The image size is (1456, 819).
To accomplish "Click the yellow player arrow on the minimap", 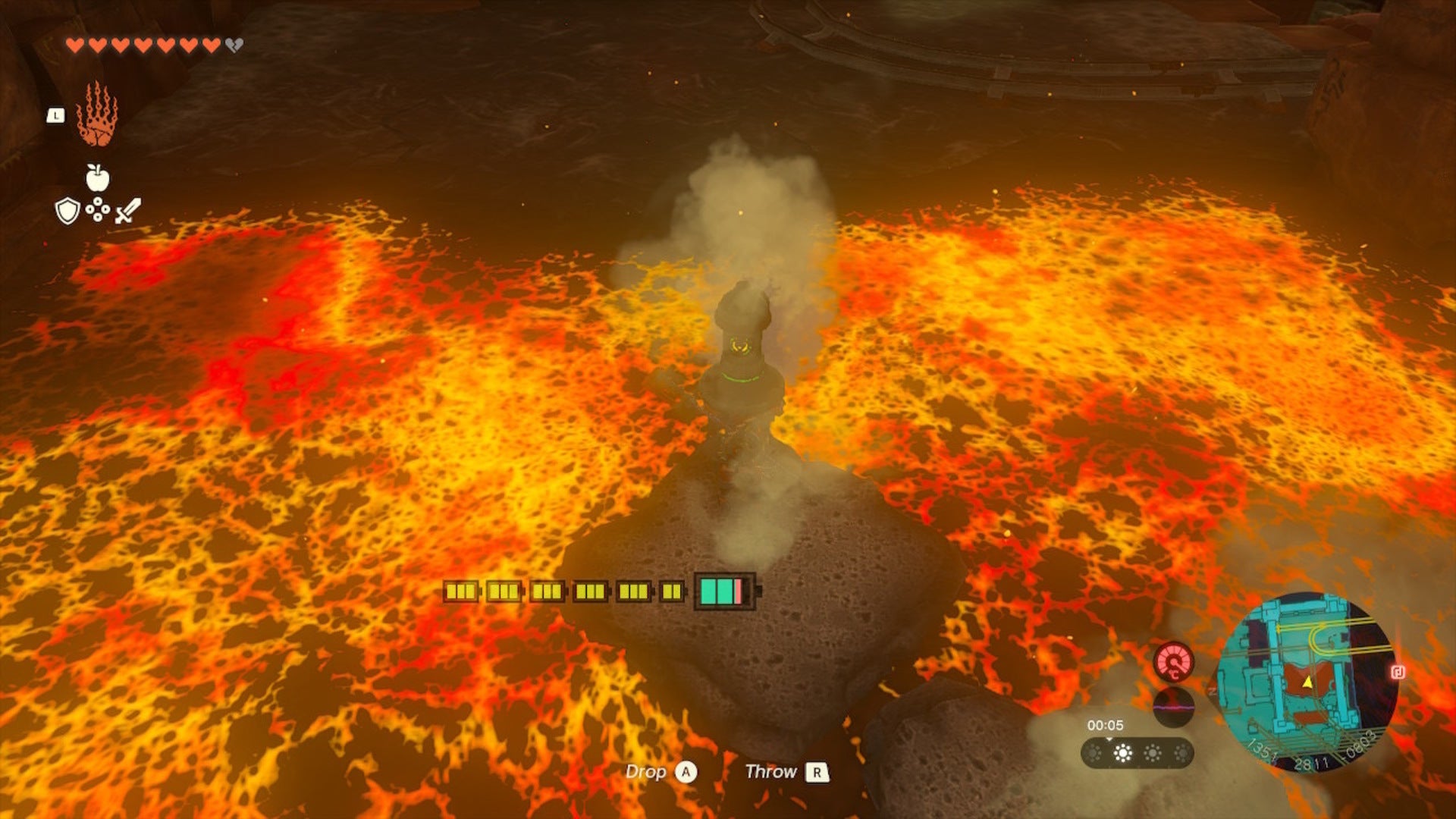I will 1308,683.
